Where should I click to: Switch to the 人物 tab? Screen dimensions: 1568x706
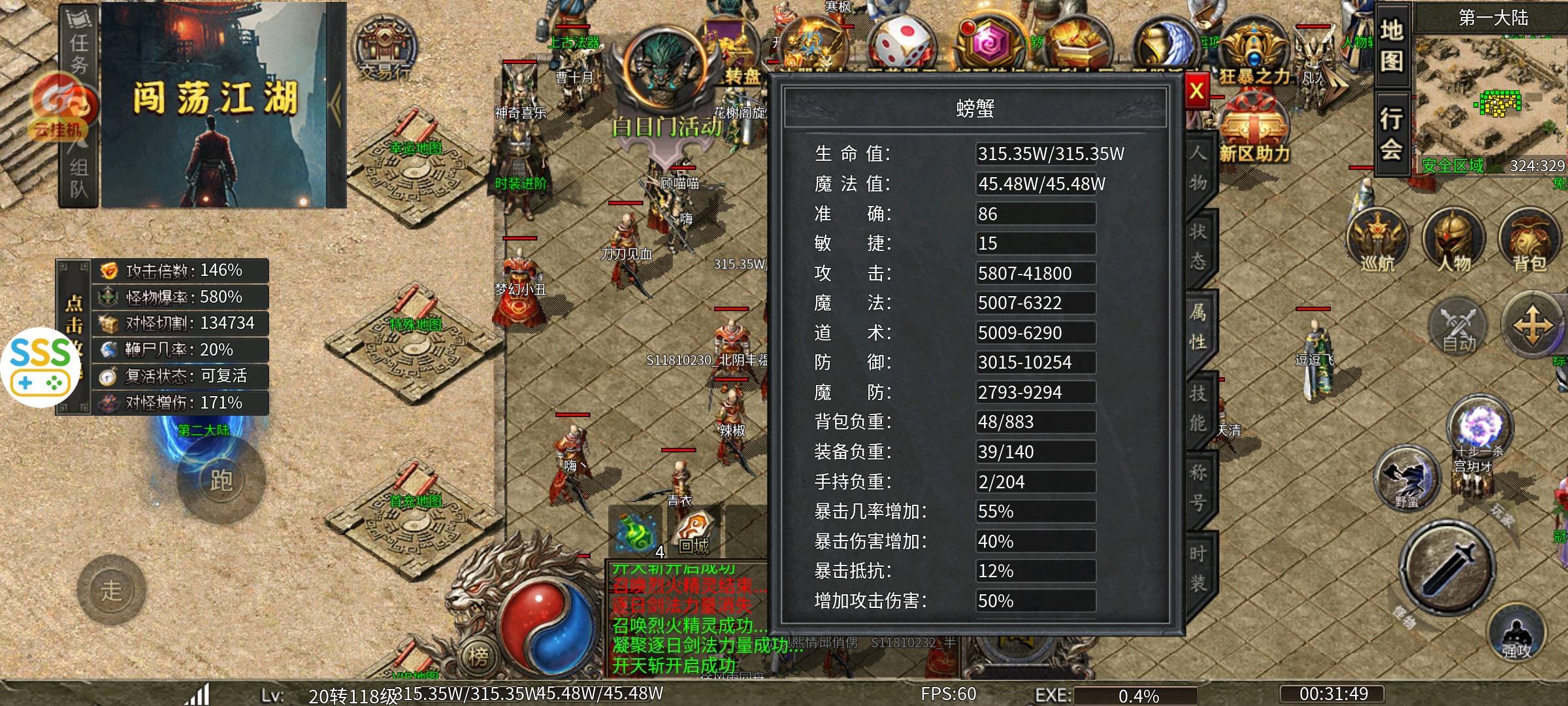pyautogui.click(x=1198, y=168)
